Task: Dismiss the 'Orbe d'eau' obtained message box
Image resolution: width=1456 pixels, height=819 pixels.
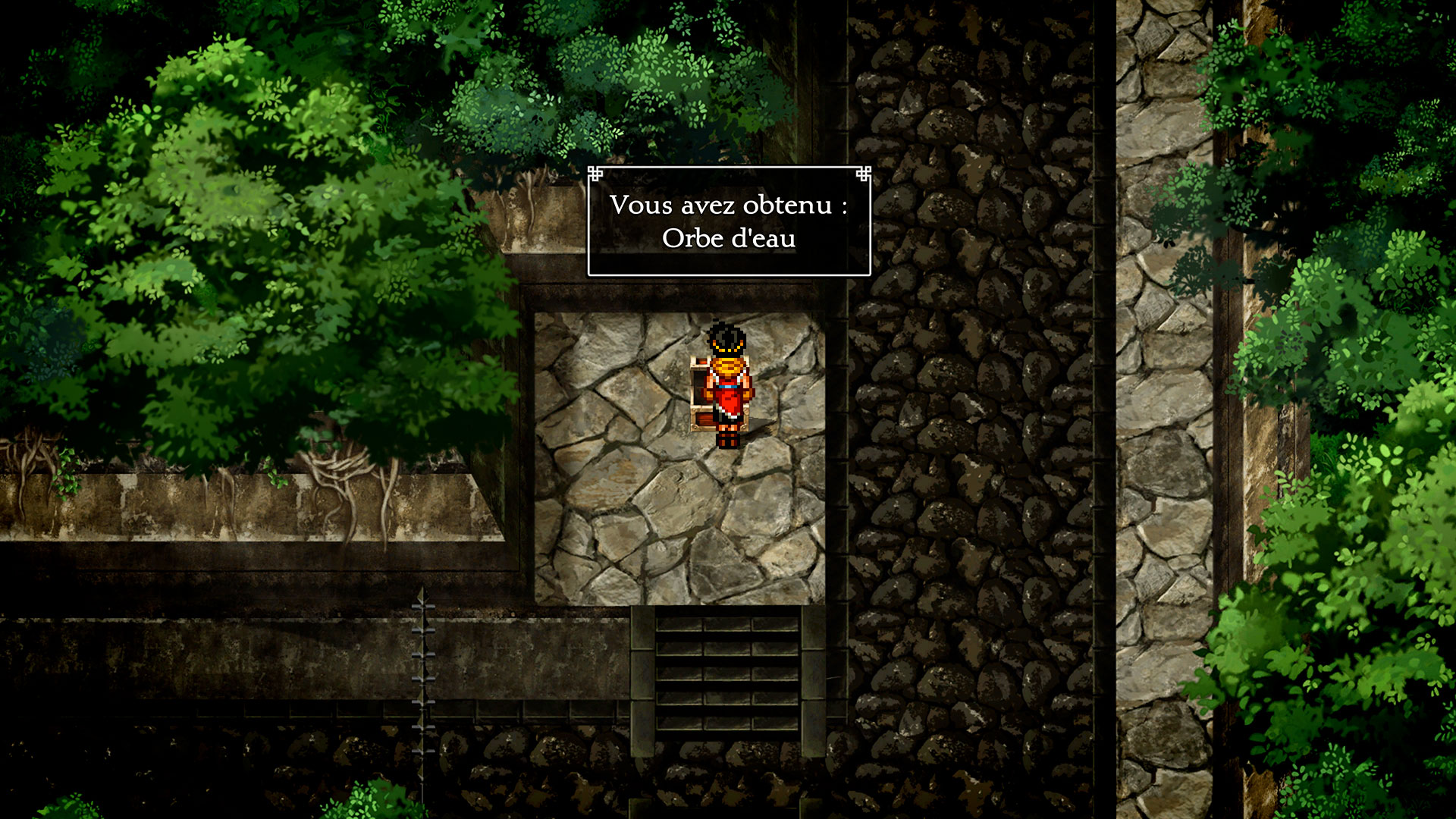Action: (729, 221)
